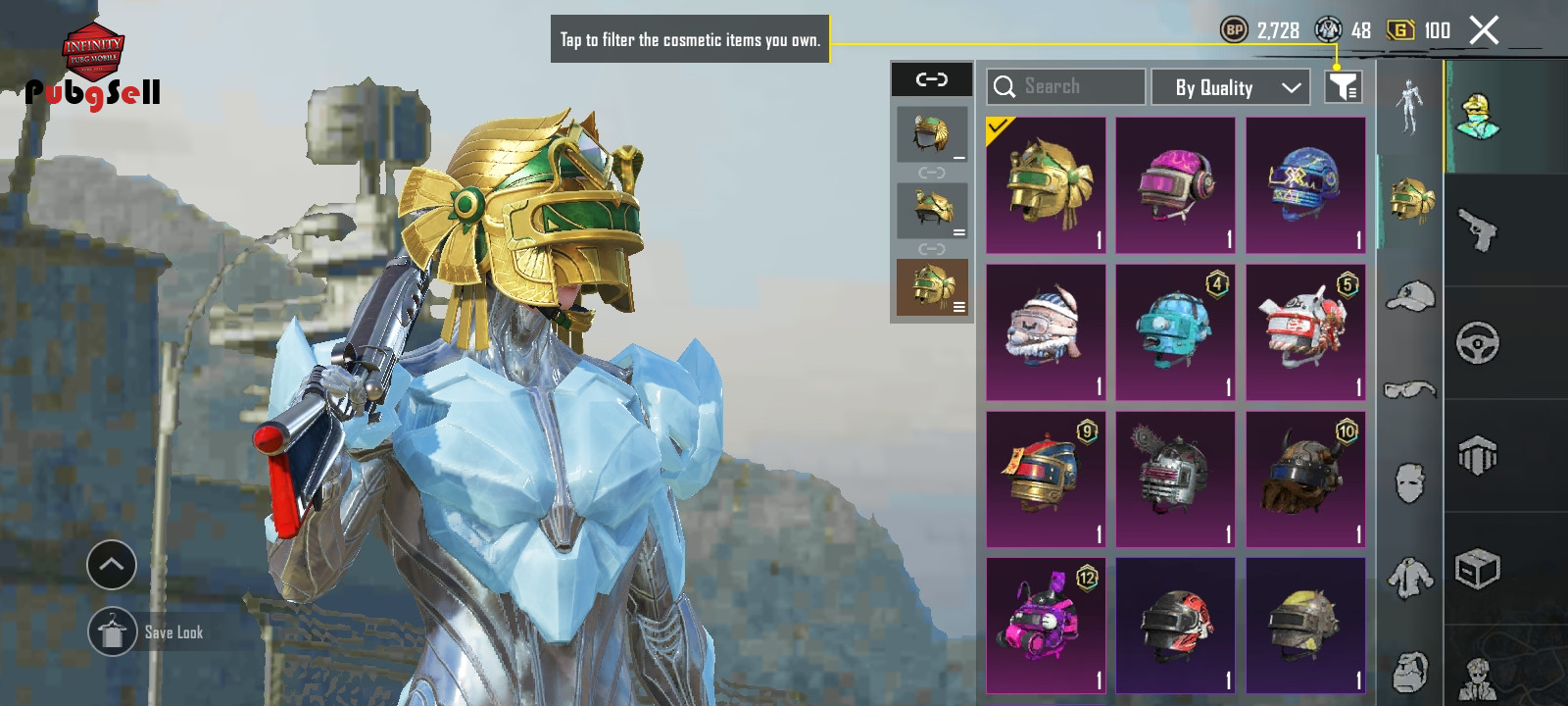Choose the red and white mecha helmet
This screenshot has height=706, width=1568.
1305,332
